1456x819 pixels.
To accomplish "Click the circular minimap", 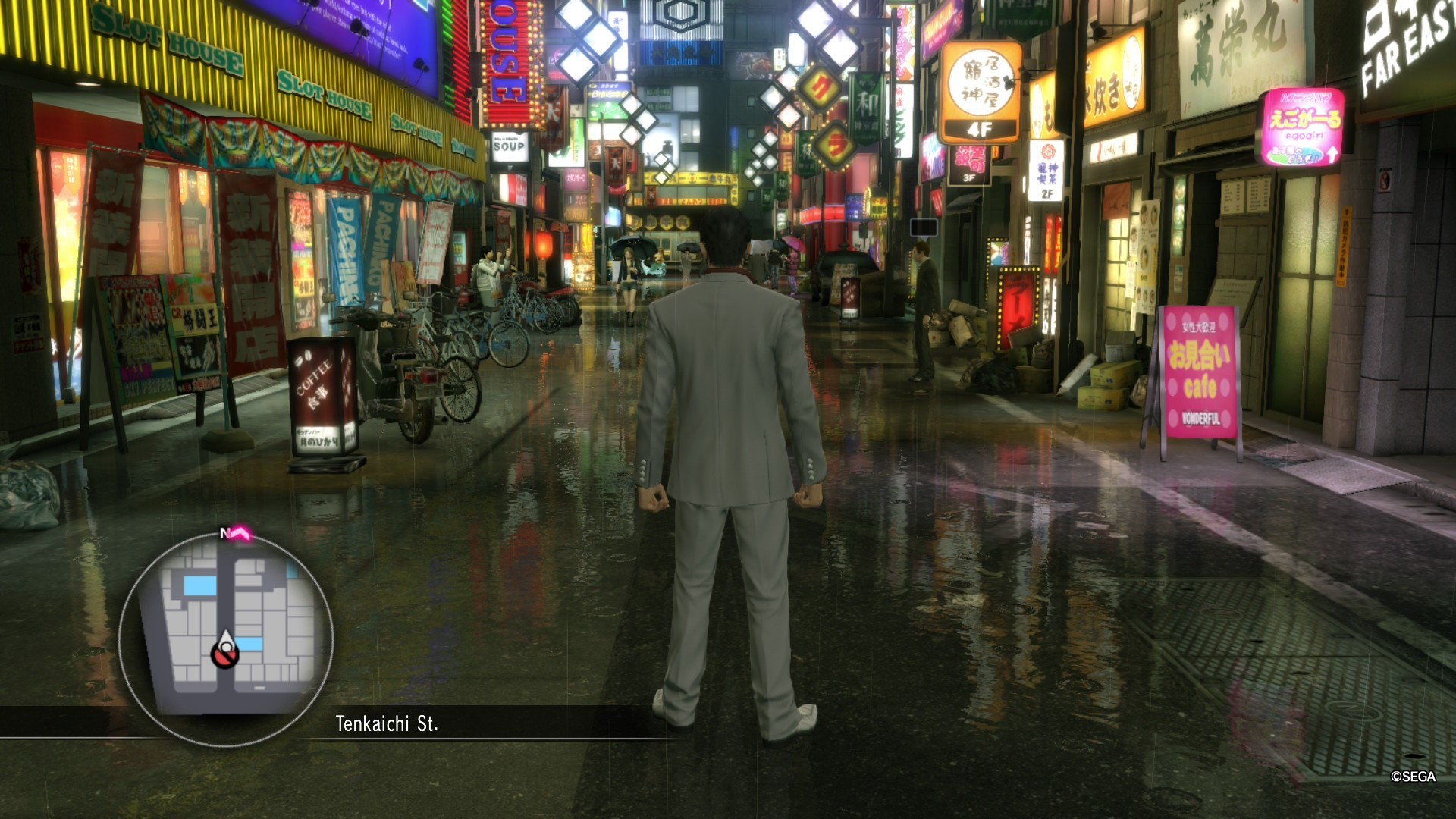I will tap(226, 637).
